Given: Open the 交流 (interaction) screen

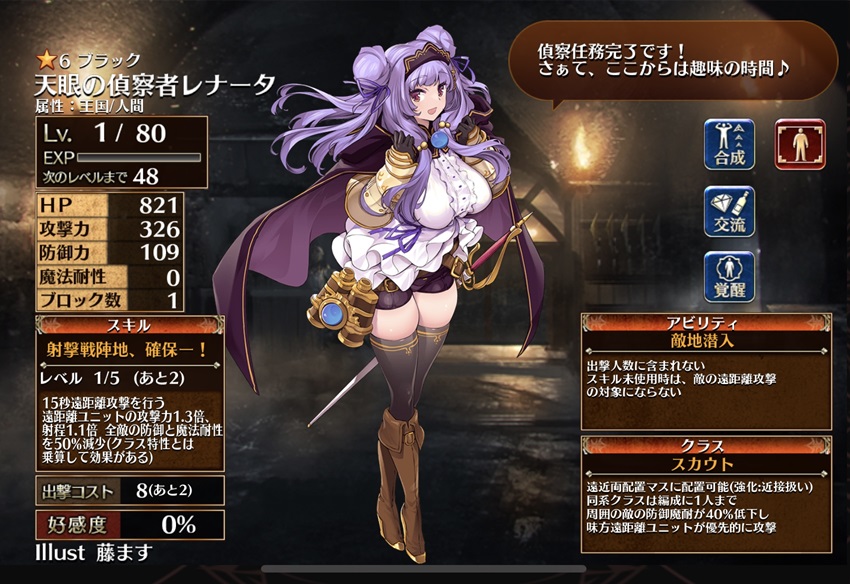Looking at the screenshot, I should [x=729, y=211].
